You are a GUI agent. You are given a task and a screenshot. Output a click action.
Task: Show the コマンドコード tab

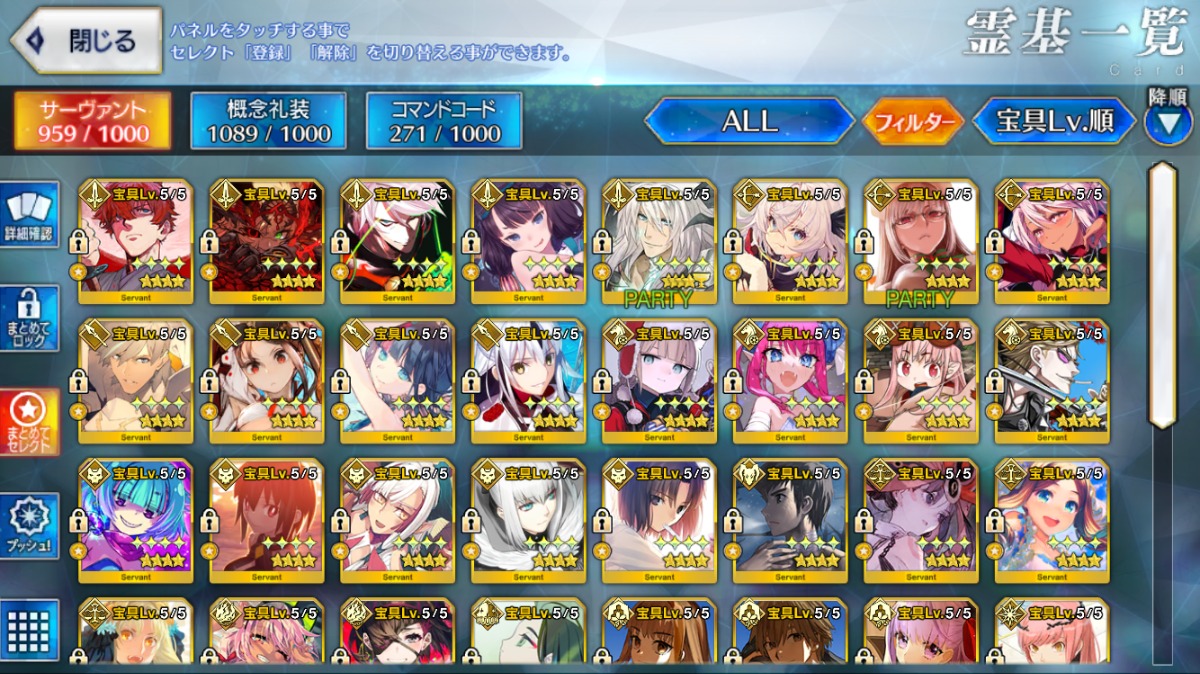pos(444,121)
